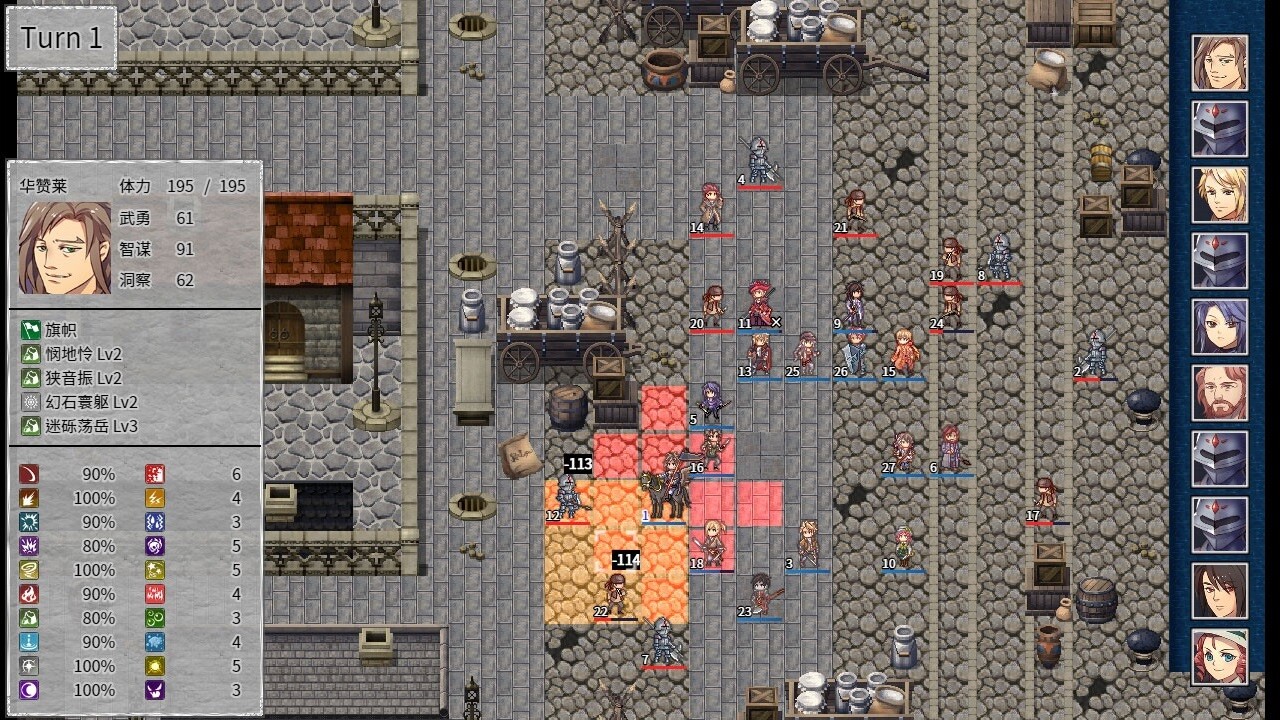This screenshot has height=720, width=1280.
Task: Click the crescent moon 100% resistance icon
Action: [x=28, y=689]
